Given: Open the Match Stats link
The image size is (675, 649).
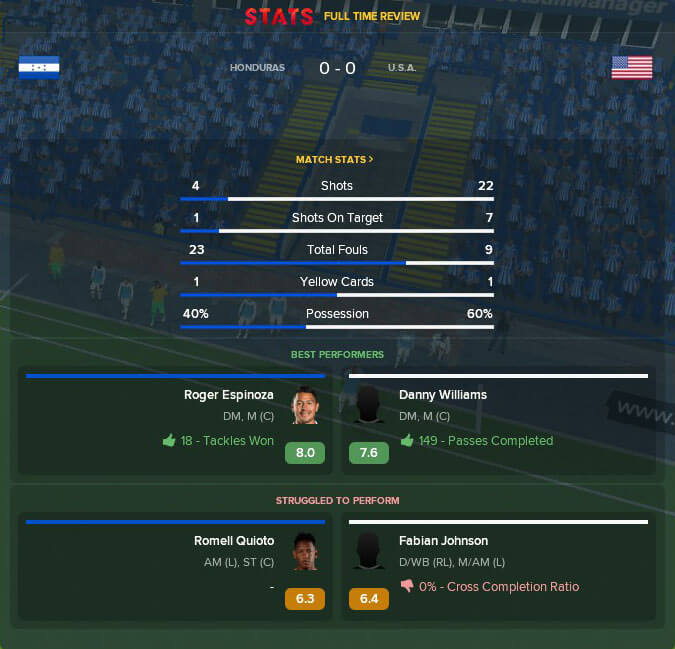Looking at the screenshot, I should (x=334, y=159).
